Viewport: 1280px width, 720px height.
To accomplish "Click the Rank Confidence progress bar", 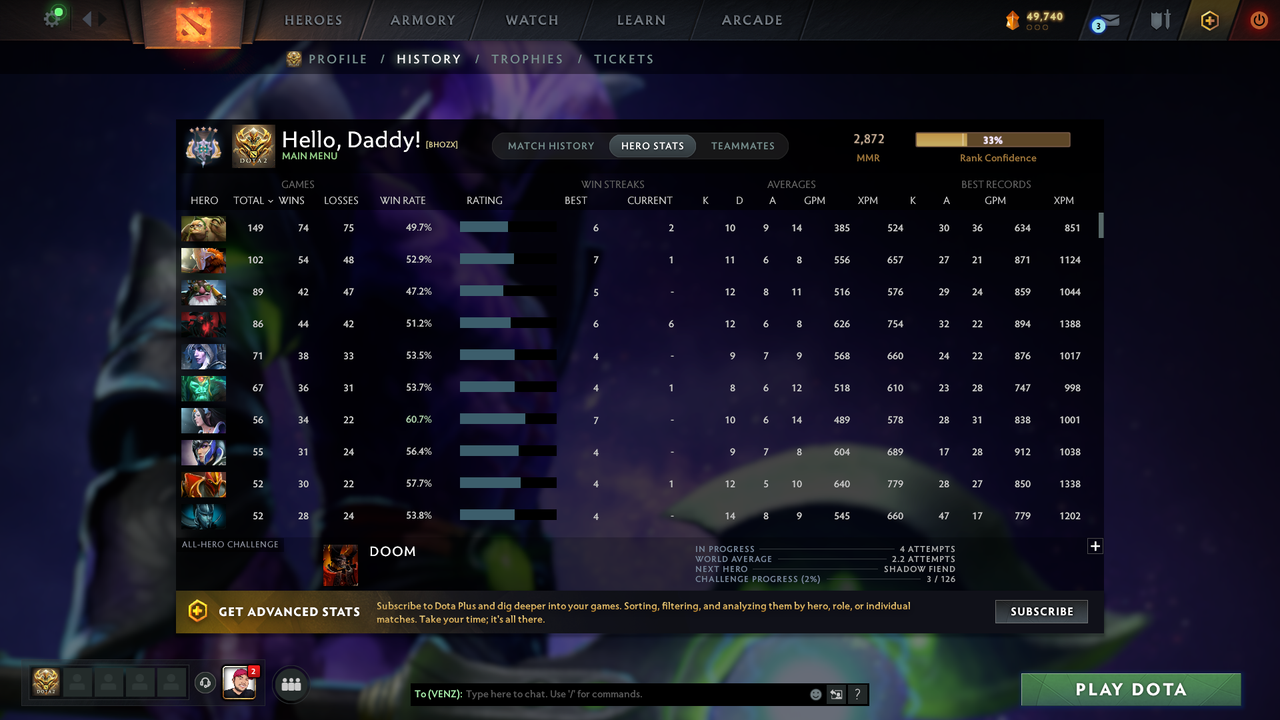I will click(x=992, y=139).
